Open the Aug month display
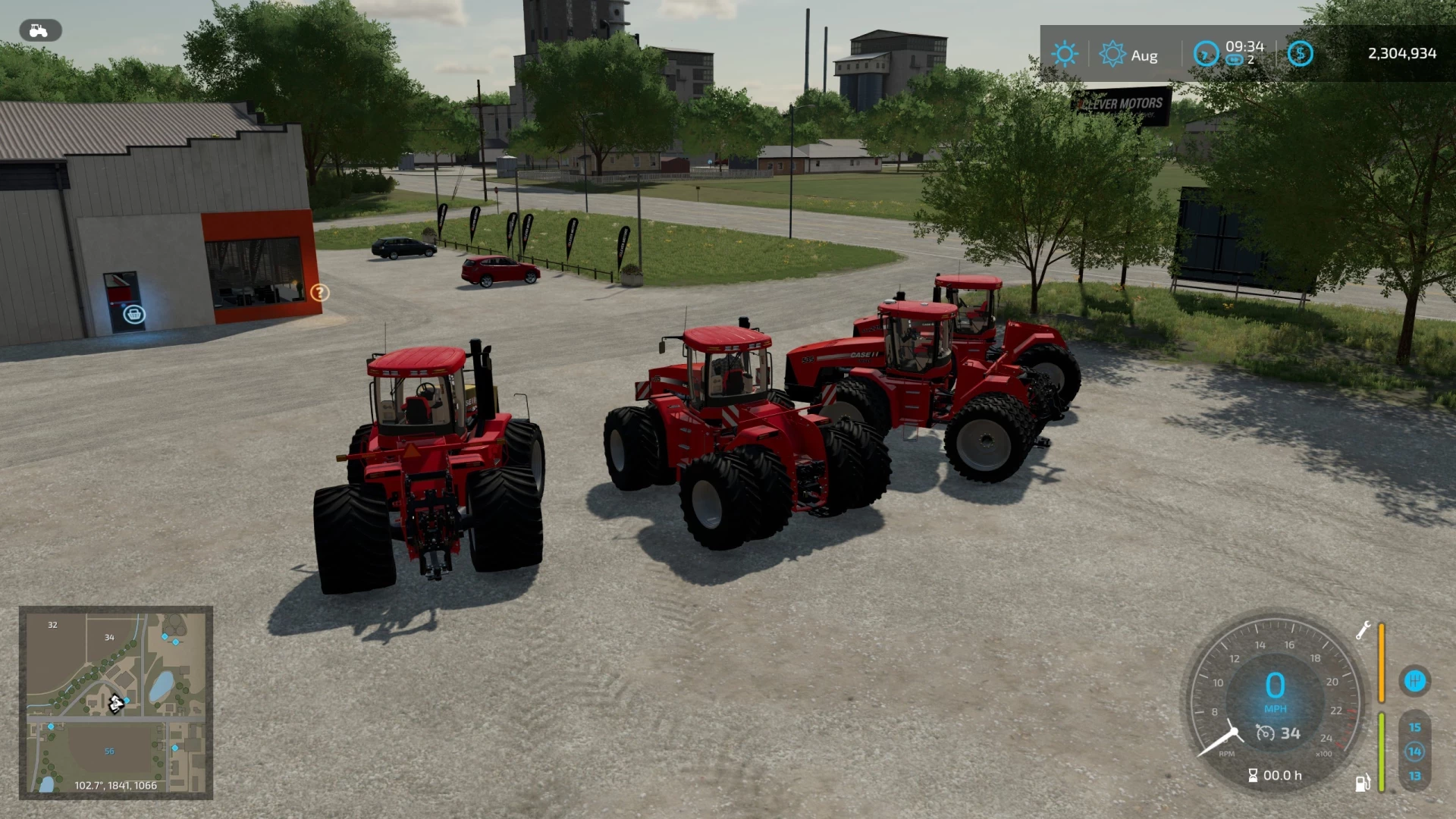 tap(1145, 55)
